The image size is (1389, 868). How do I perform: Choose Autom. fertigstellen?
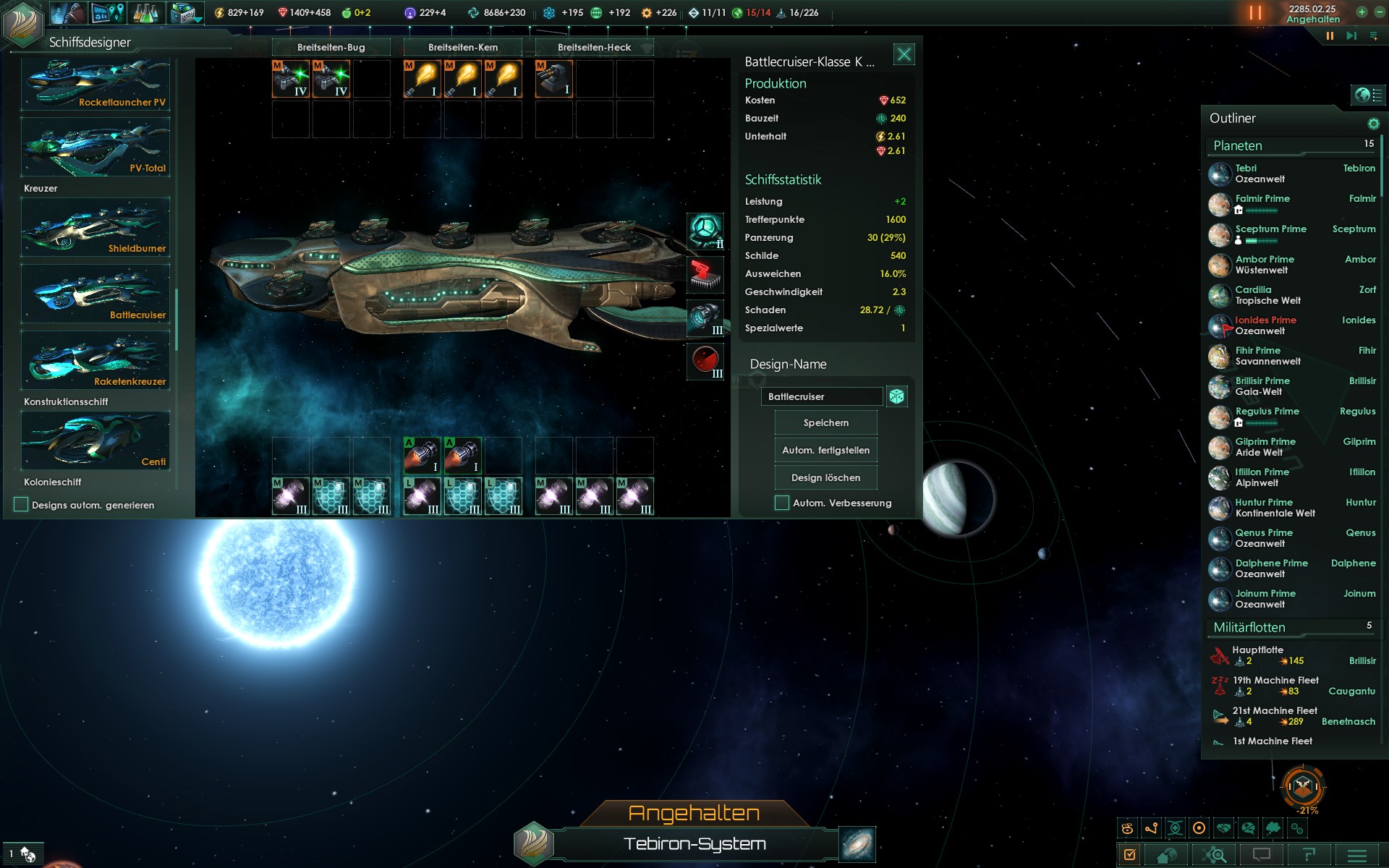[825, 450]
